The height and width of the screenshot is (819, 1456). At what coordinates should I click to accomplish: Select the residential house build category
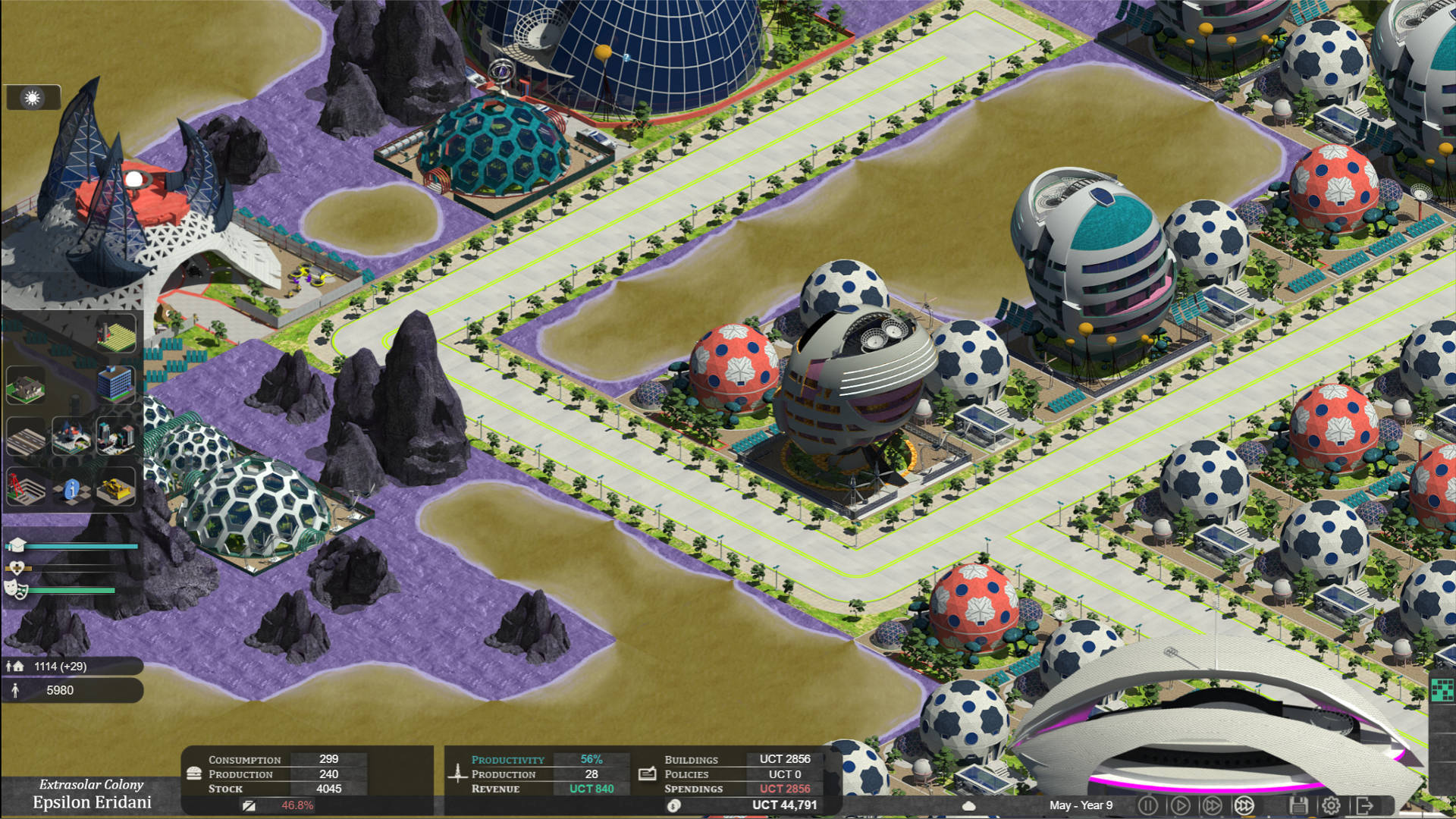(26, 385)
